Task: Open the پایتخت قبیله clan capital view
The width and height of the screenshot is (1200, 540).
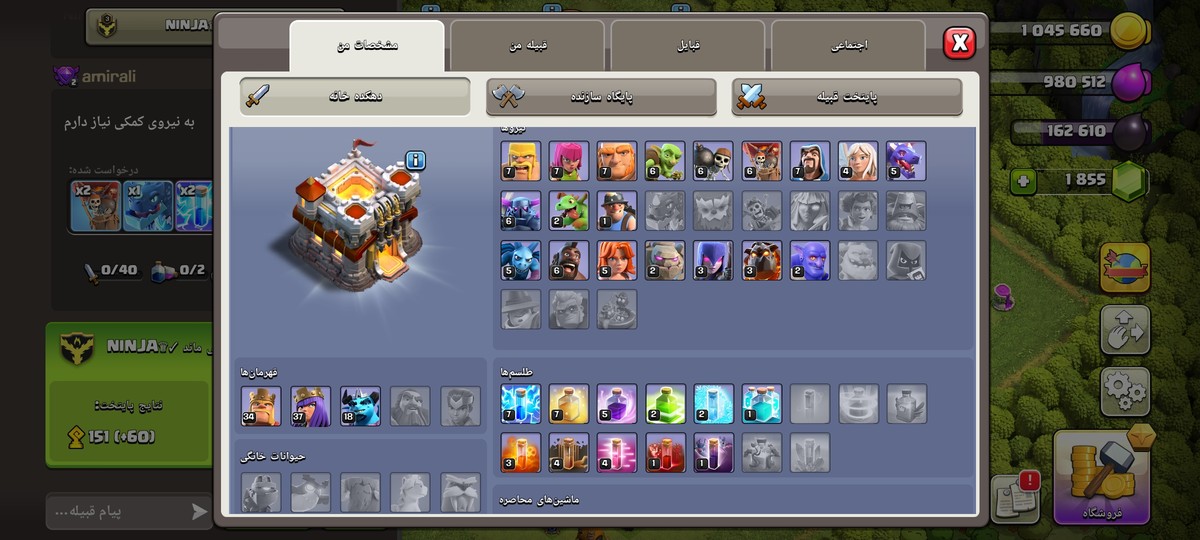Action: (x=847, y=97)
